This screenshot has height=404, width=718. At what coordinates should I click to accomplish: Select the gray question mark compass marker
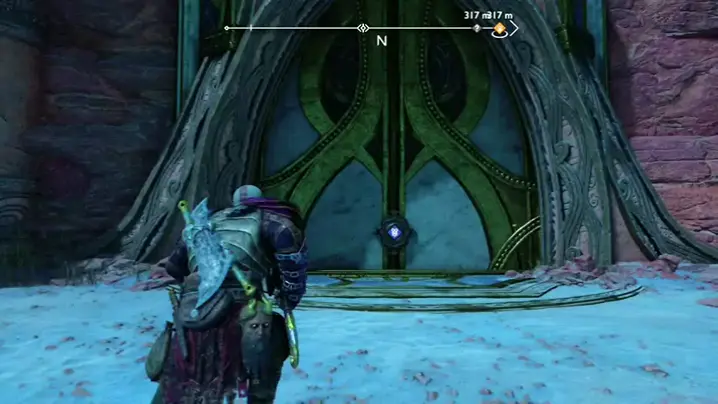click(x=477, y=28)
